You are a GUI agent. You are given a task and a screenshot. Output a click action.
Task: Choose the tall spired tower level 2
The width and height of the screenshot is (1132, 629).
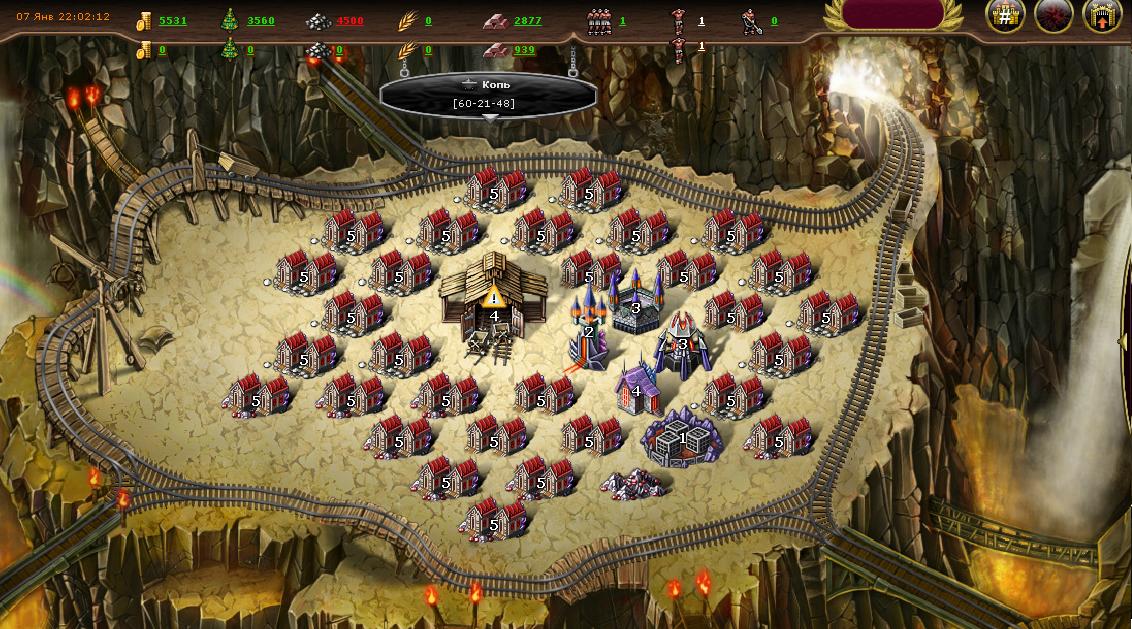[588, 330]
